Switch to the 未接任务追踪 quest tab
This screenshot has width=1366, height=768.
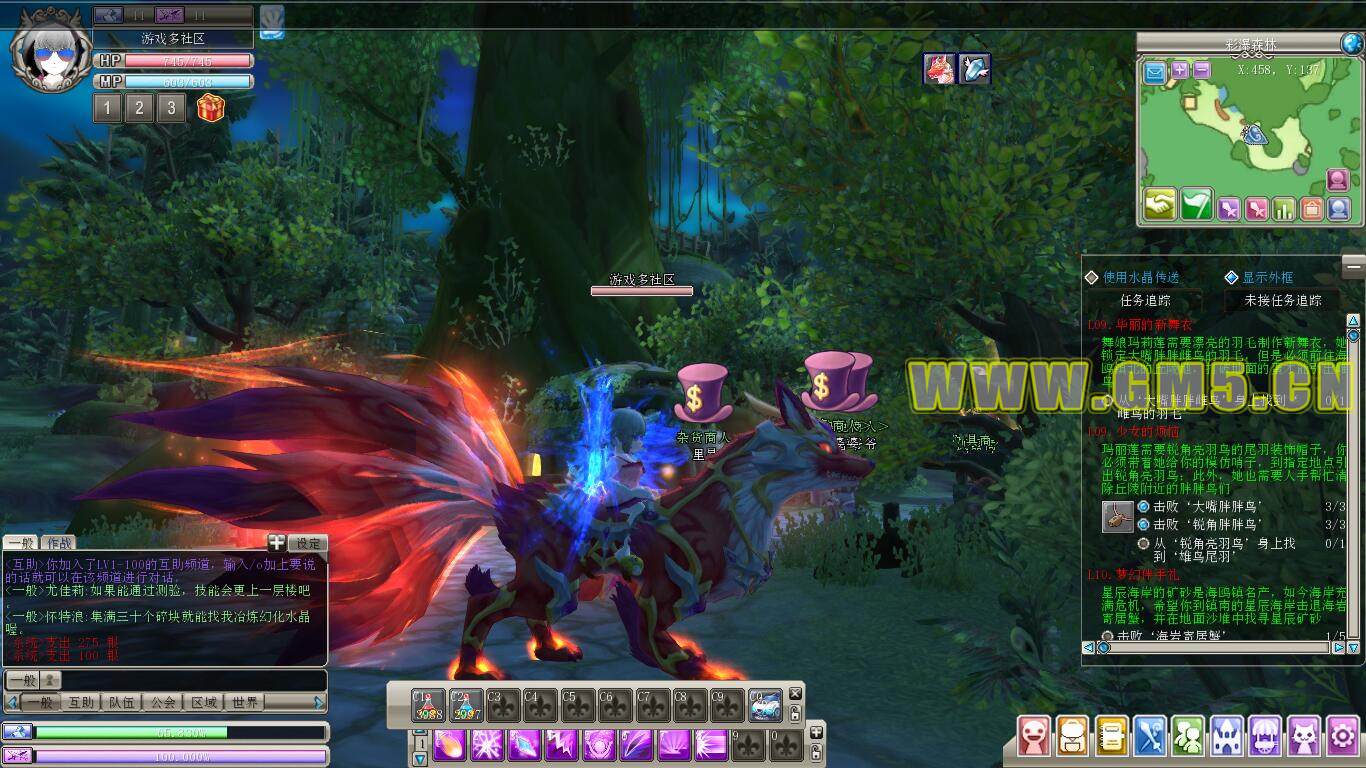click(x=1283, y=300)
